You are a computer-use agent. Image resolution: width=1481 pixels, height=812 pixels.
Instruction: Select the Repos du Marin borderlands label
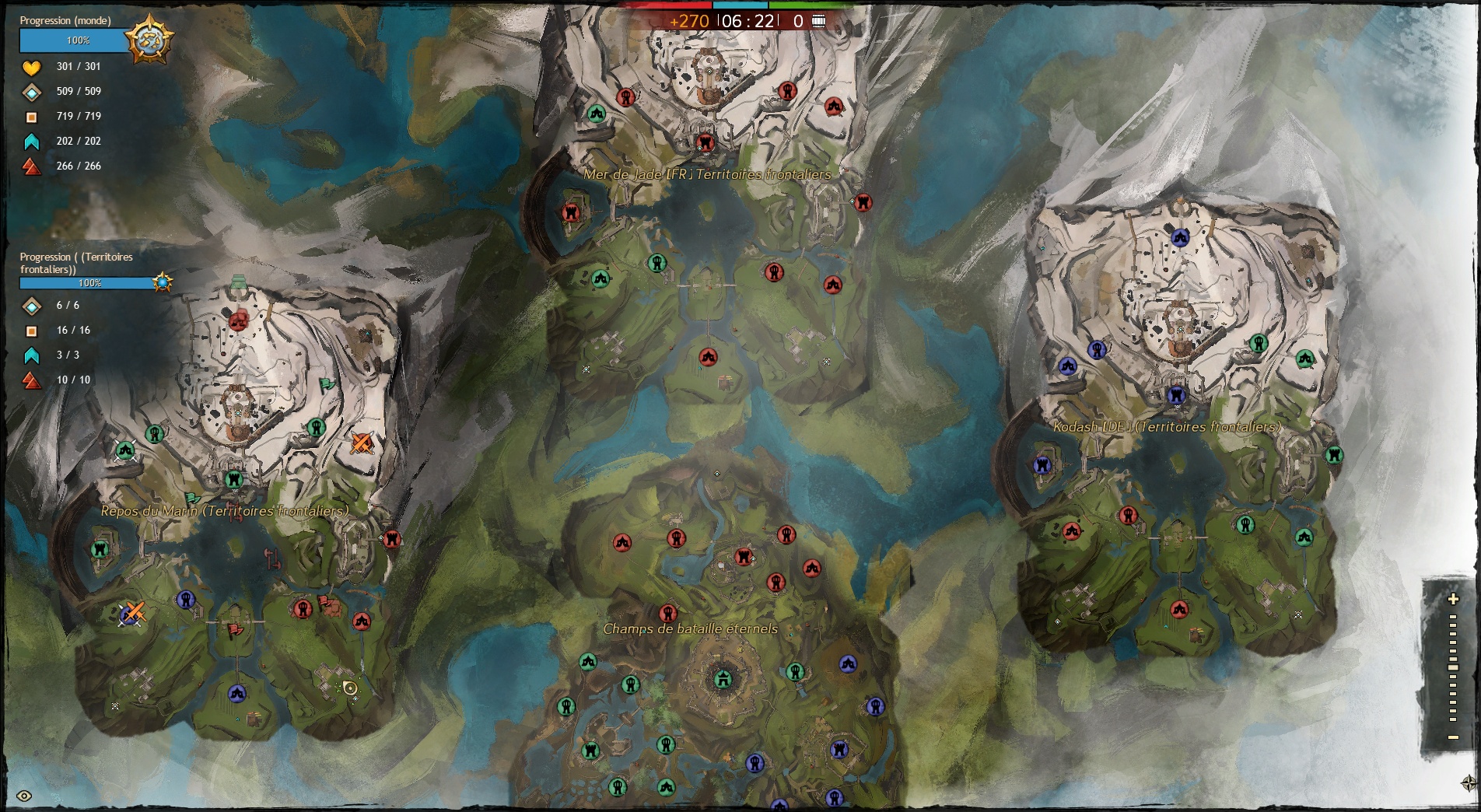click(224, 511)
